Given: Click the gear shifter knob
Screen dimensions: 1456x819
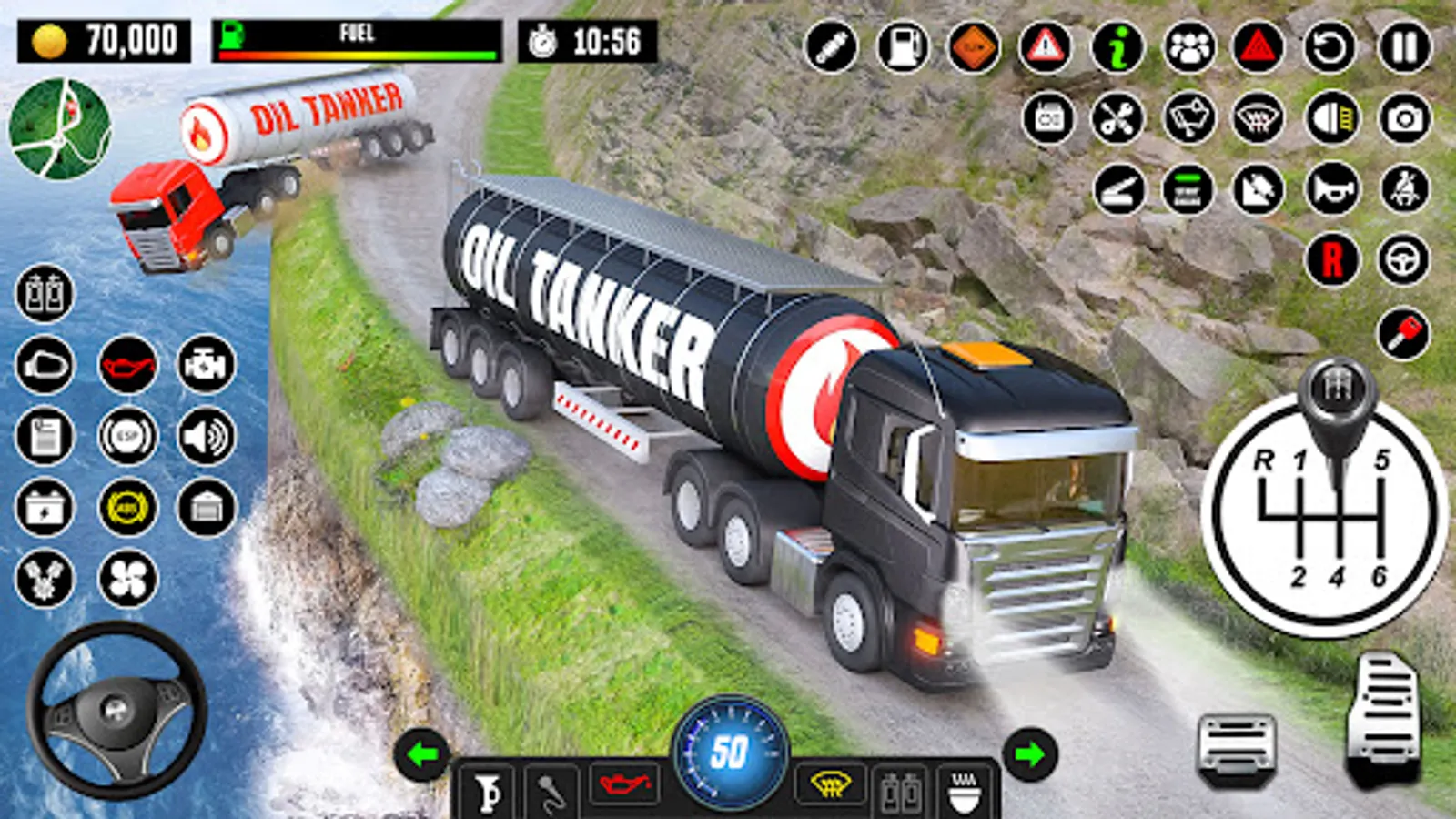Looking at the screenshot, I should (1336, 391).
